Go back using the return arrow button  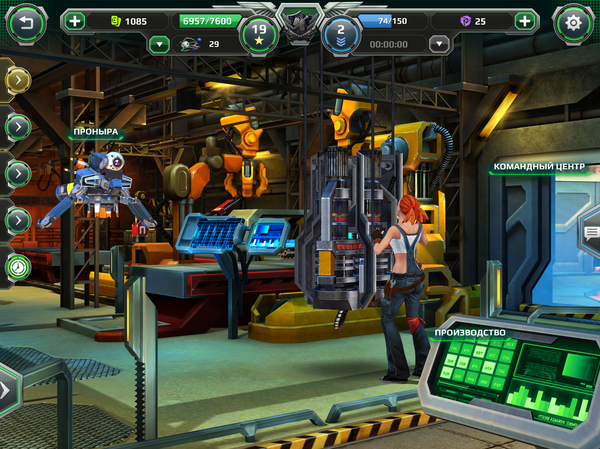pyautogui.click(x=27, y=20)
